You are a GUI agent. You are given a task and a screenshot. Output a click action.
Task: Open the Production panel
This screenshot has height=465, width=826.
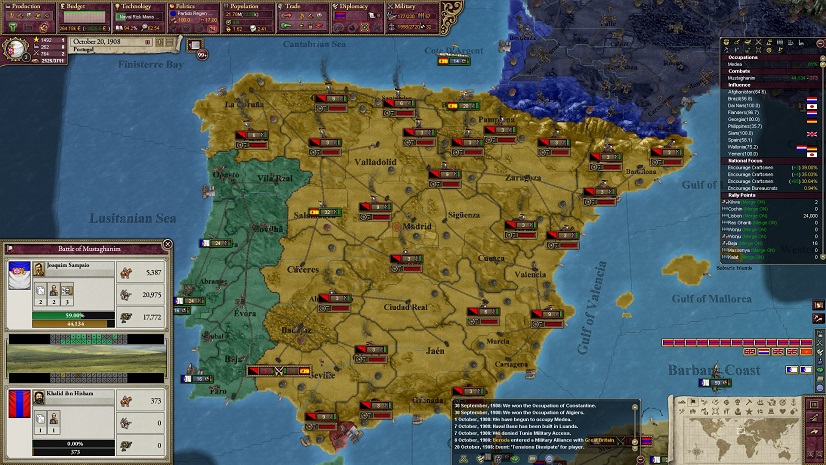click(28, 7)
